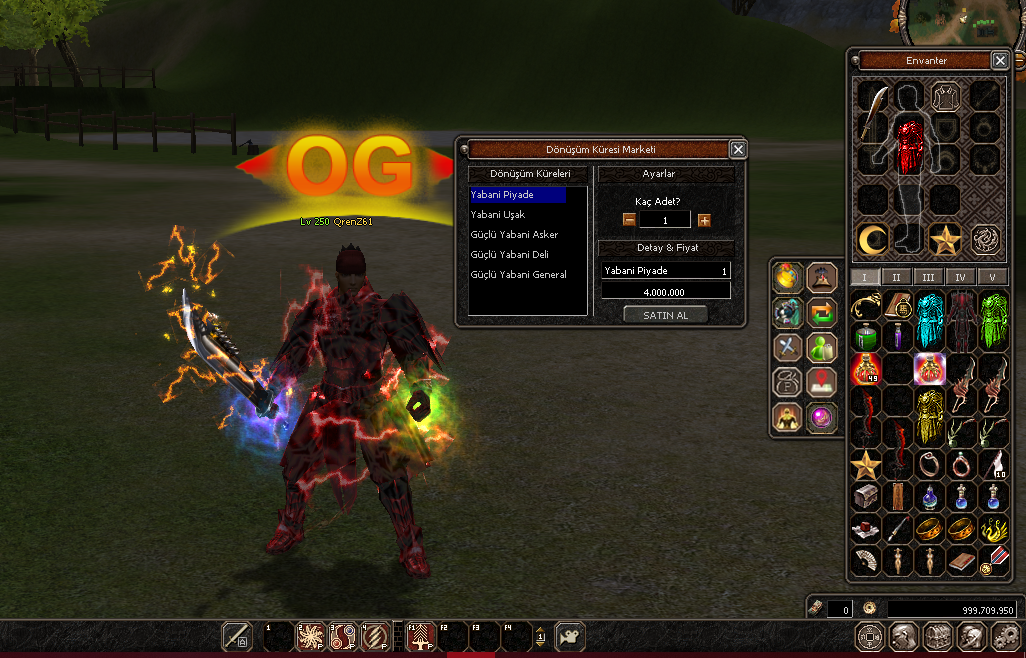The image size is (1026, 658).
Task: Buy with the SATIN AL button
Action: [x=665, y=314]
